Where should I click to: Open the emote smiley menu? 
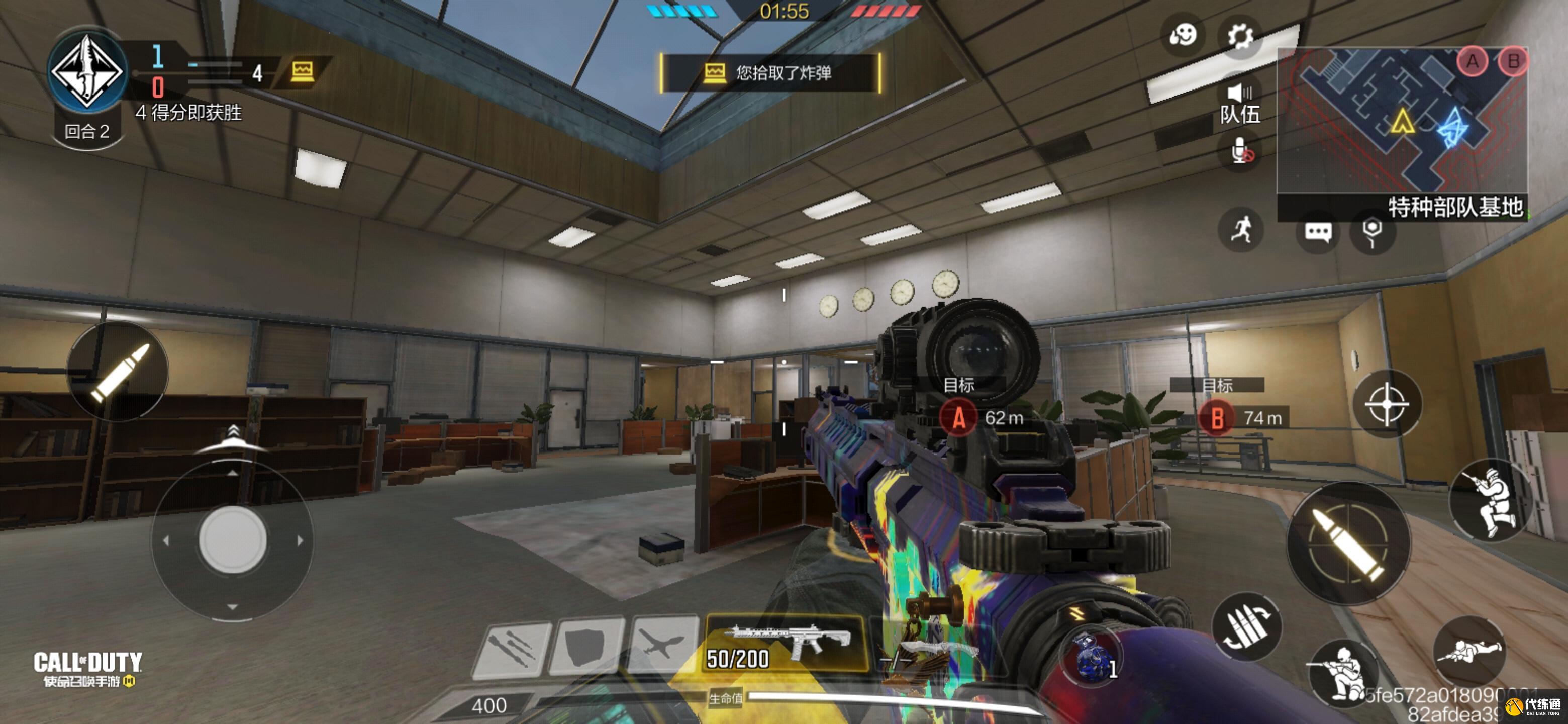(x=1183, y=35)
